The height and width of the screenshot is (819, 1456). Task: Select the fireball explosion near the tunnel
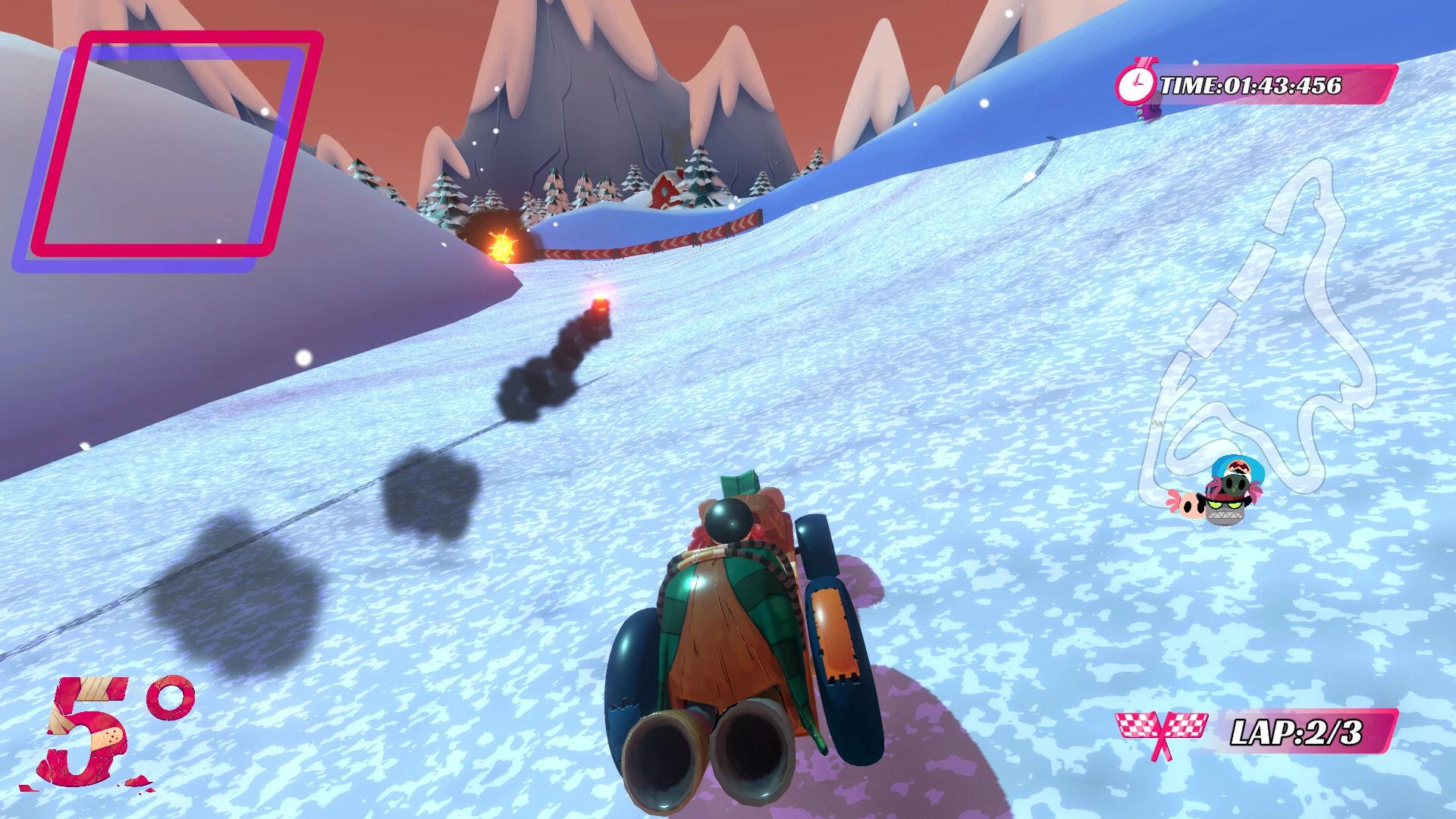tap(501, 246)
